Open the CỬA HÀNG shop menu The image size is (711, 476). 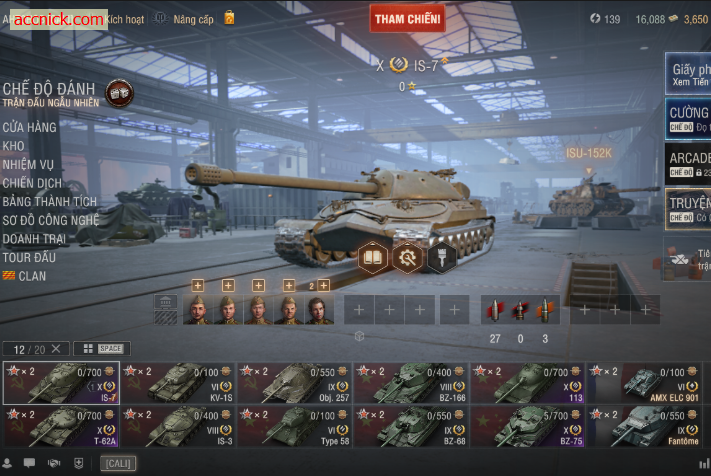pyautogui.click(x=29, y=127)
